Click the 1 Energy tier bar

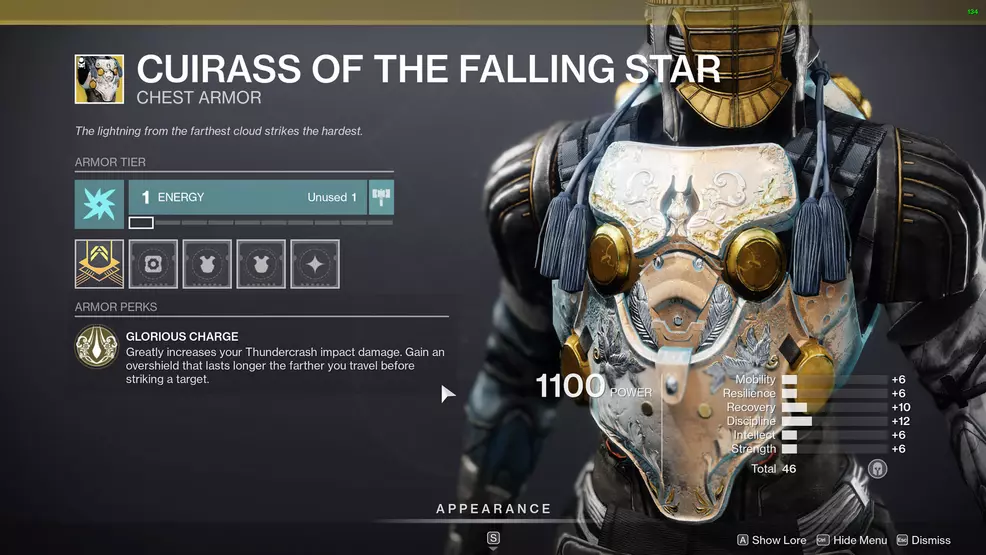tap(247, 198)
